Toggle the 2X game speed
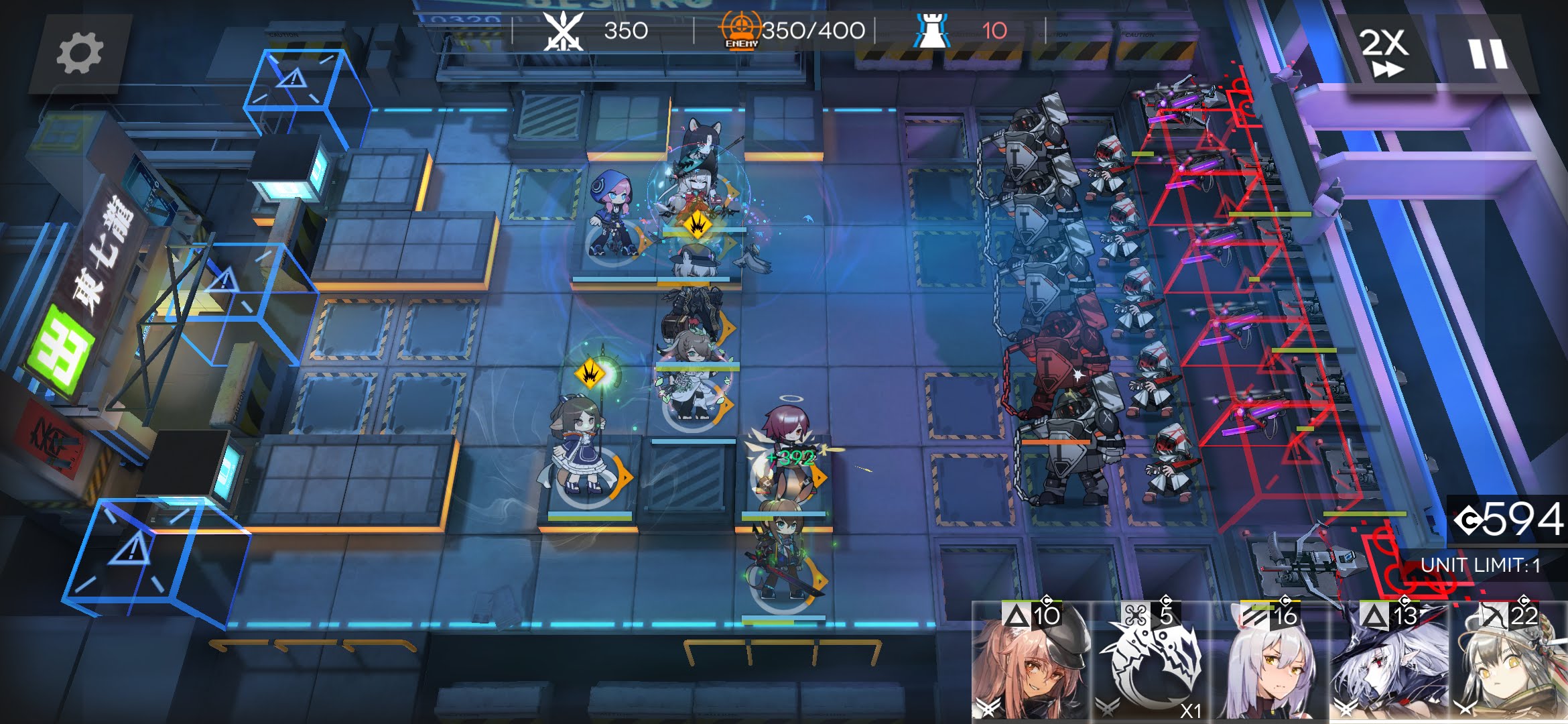Viewport: 1568px width, 724px height. 1384,52
